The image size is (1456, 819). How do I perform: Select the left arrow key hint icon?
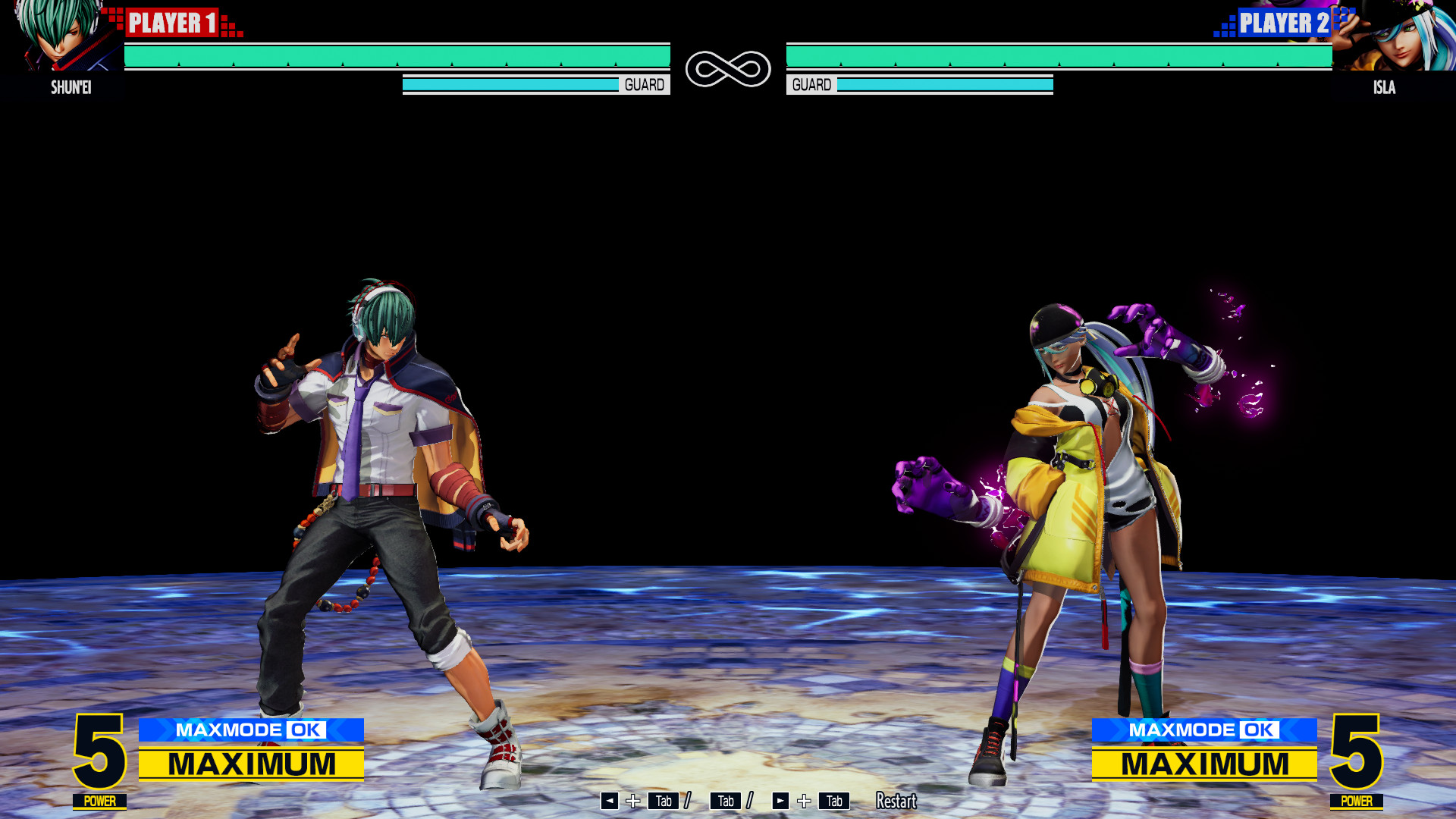click(609, 800)
